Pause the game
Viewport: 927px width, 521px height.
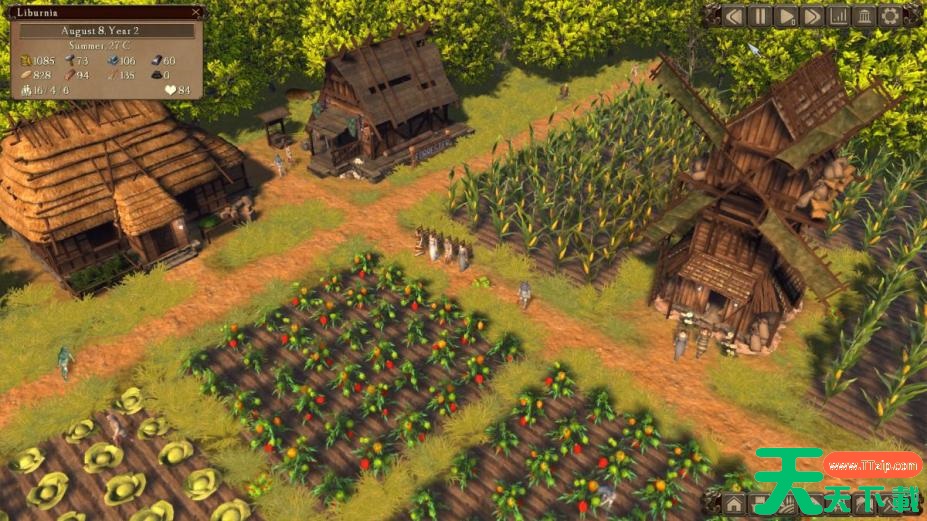point(761,16)
